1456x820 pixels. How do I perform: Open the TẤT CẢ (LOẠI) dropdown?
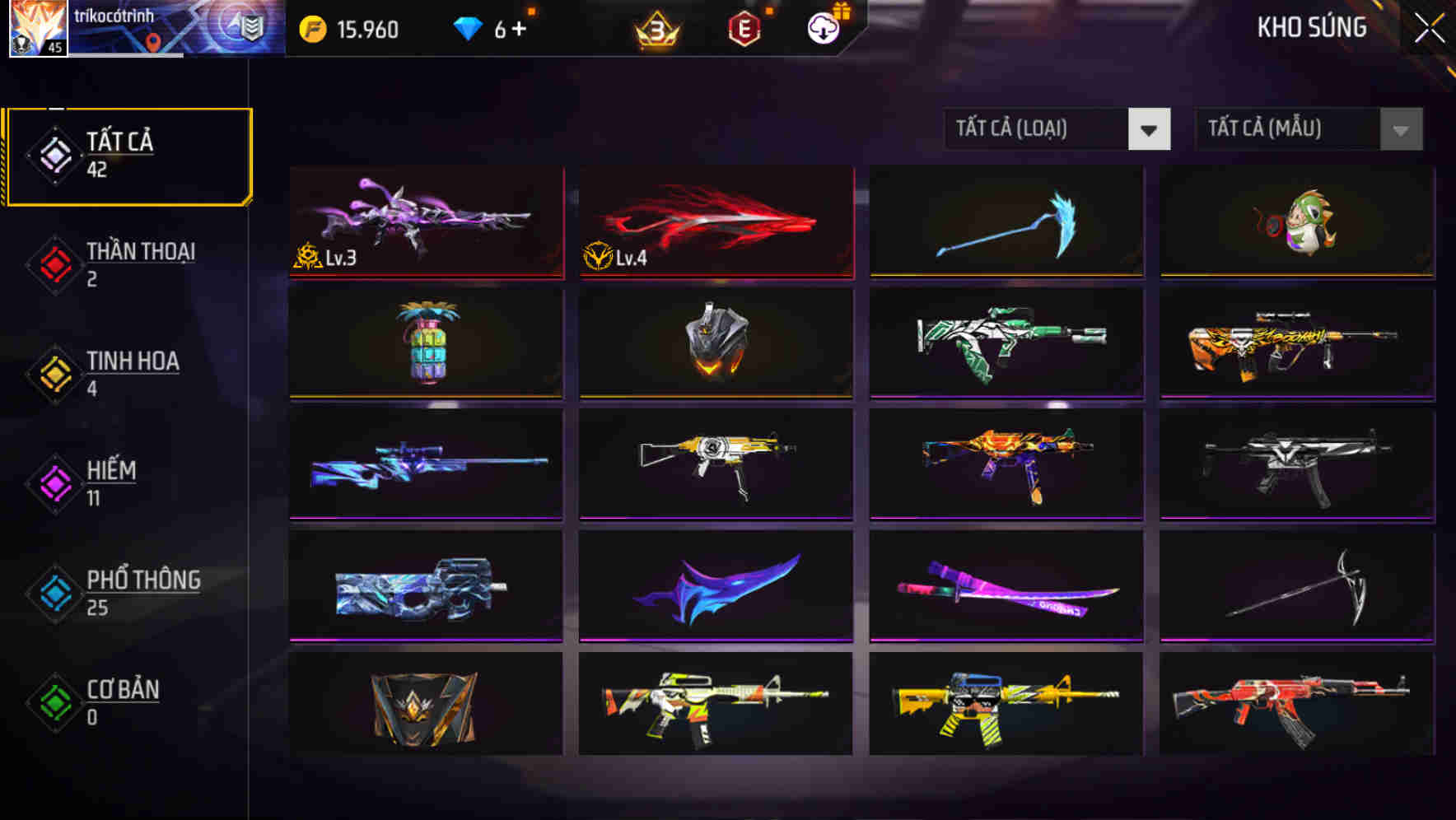click(x=1038, y=129)
